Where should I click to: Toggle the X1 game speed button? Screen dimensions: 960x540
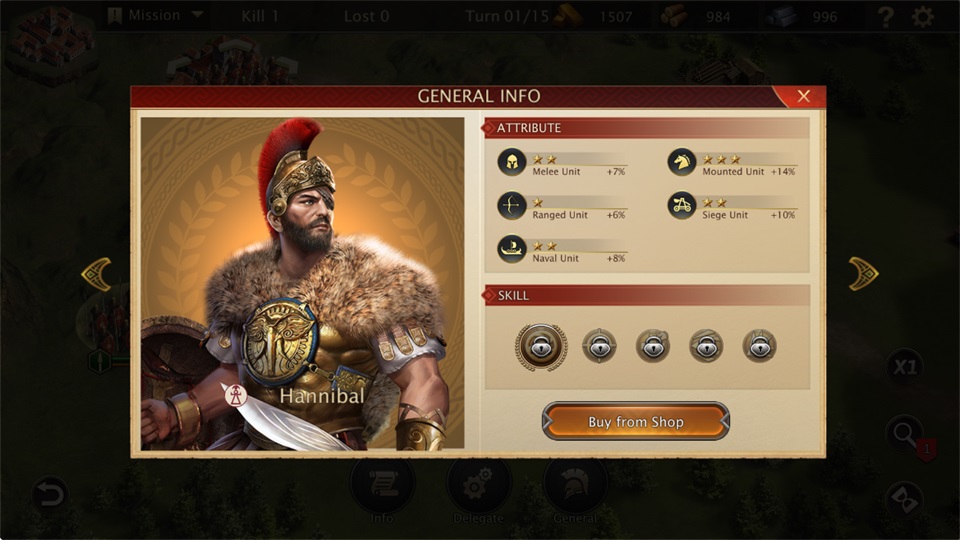(904, 366)
